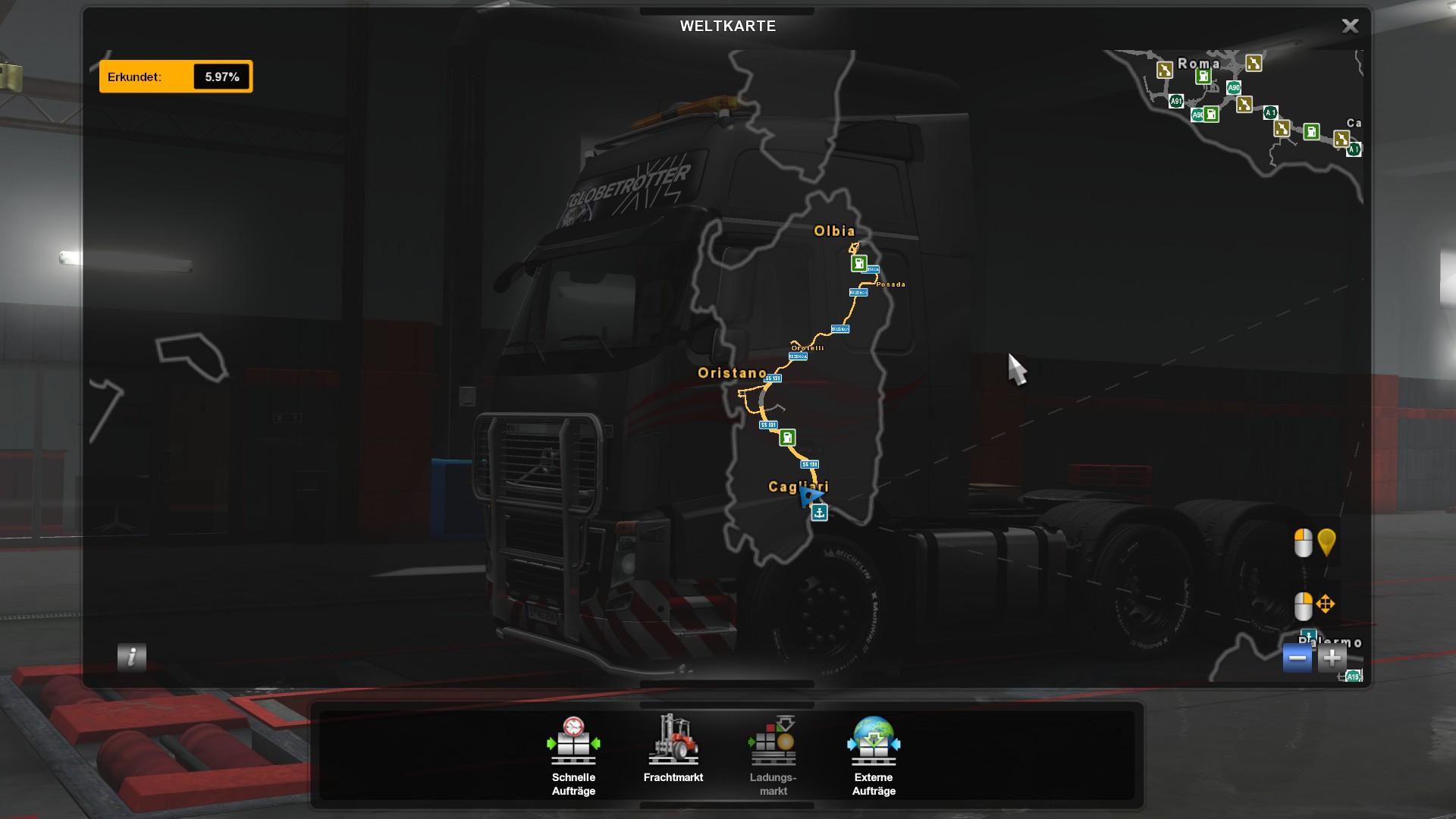Show the map legend info button
Screen dimensions: 1456x819
coord(132,657)
